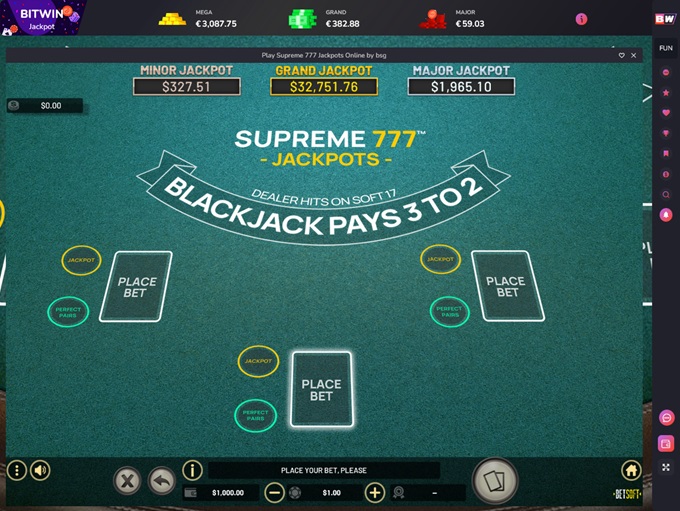Add the game to favorites with the heart
680x511 pixels.
pyautogui.click(x=621, y=56)
